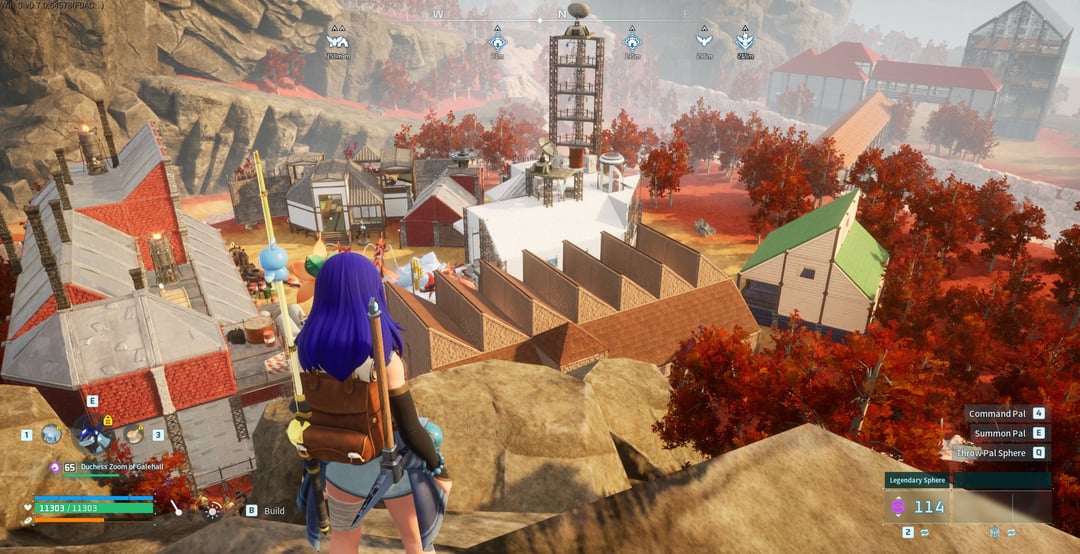Click the base marker showing 71m on compass

pyautogui.click(x=497, y=43)
